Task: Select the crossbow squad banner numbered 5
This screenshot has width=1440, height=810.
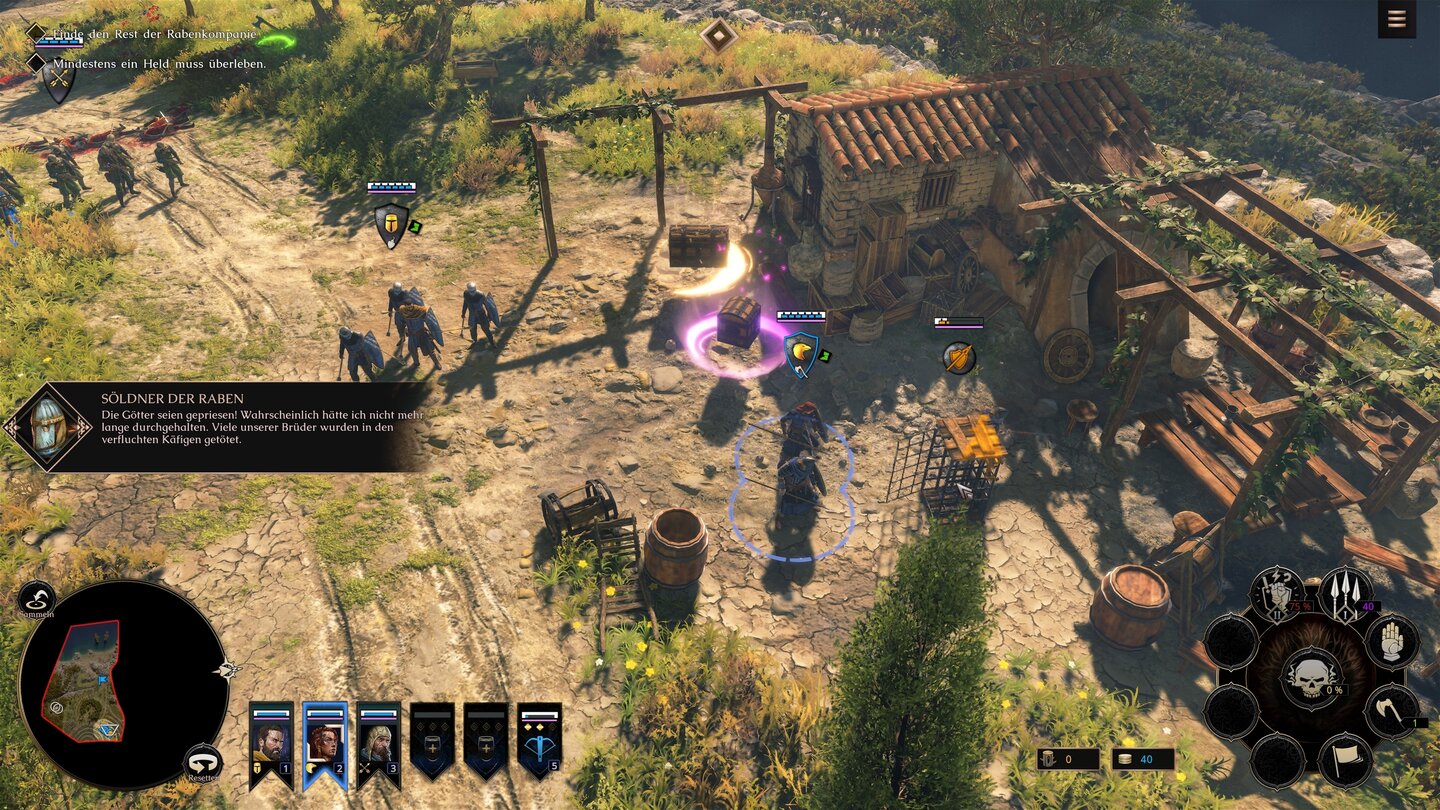Action: point(540,742)
